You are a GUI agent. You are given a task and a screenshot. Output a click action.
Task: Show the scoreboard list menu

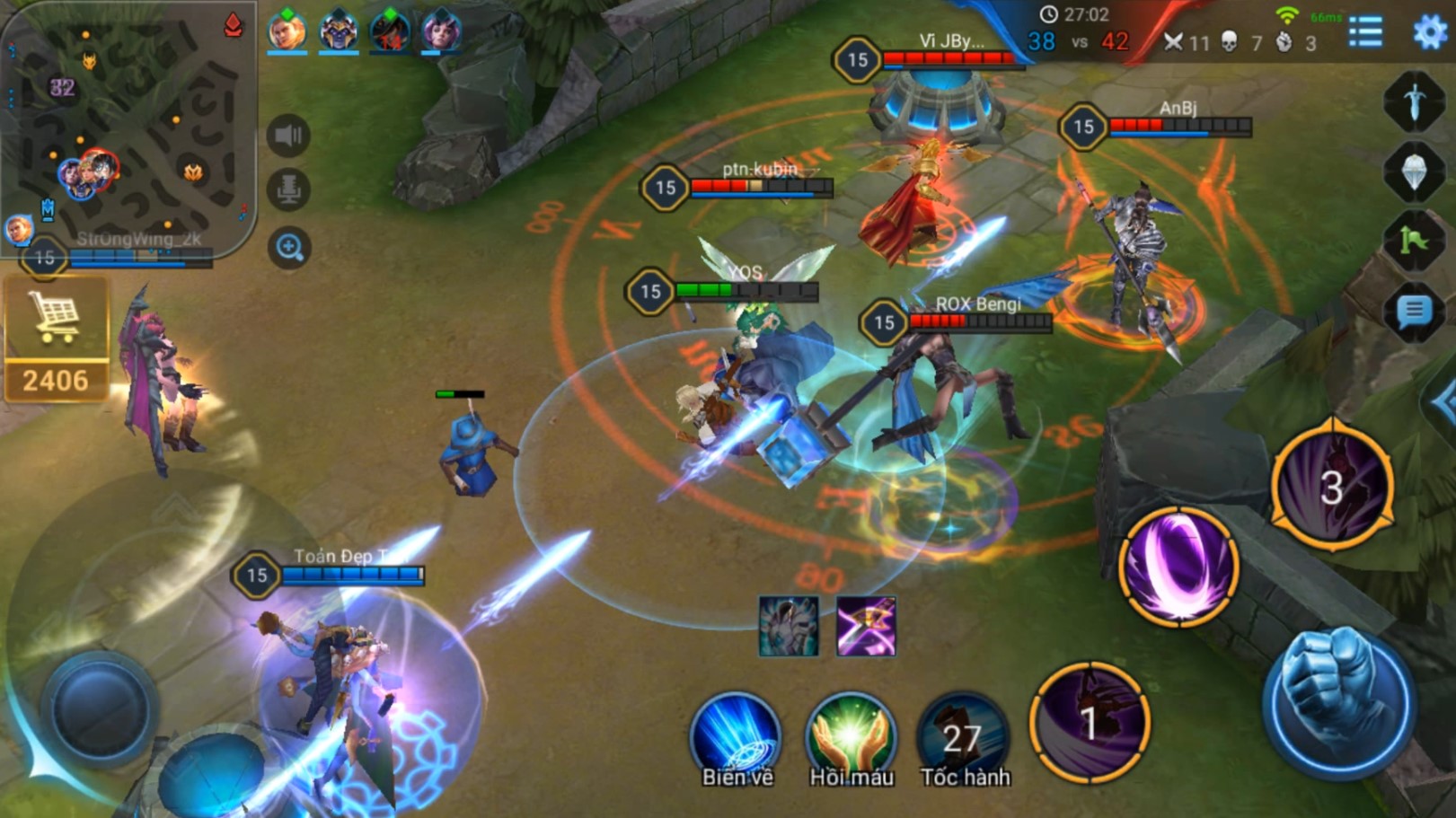[1365, 32]
